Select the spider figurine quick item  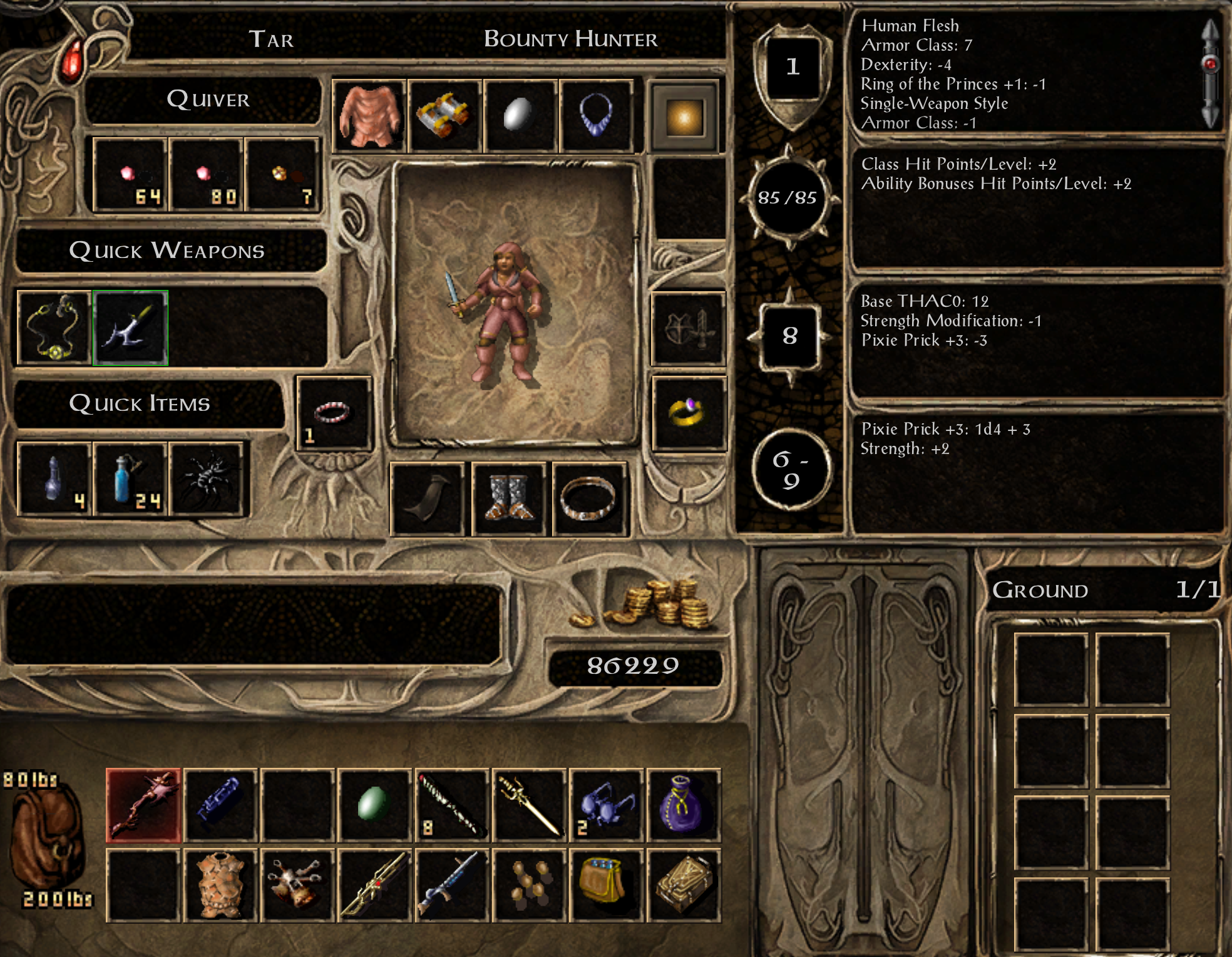(206, 479)
